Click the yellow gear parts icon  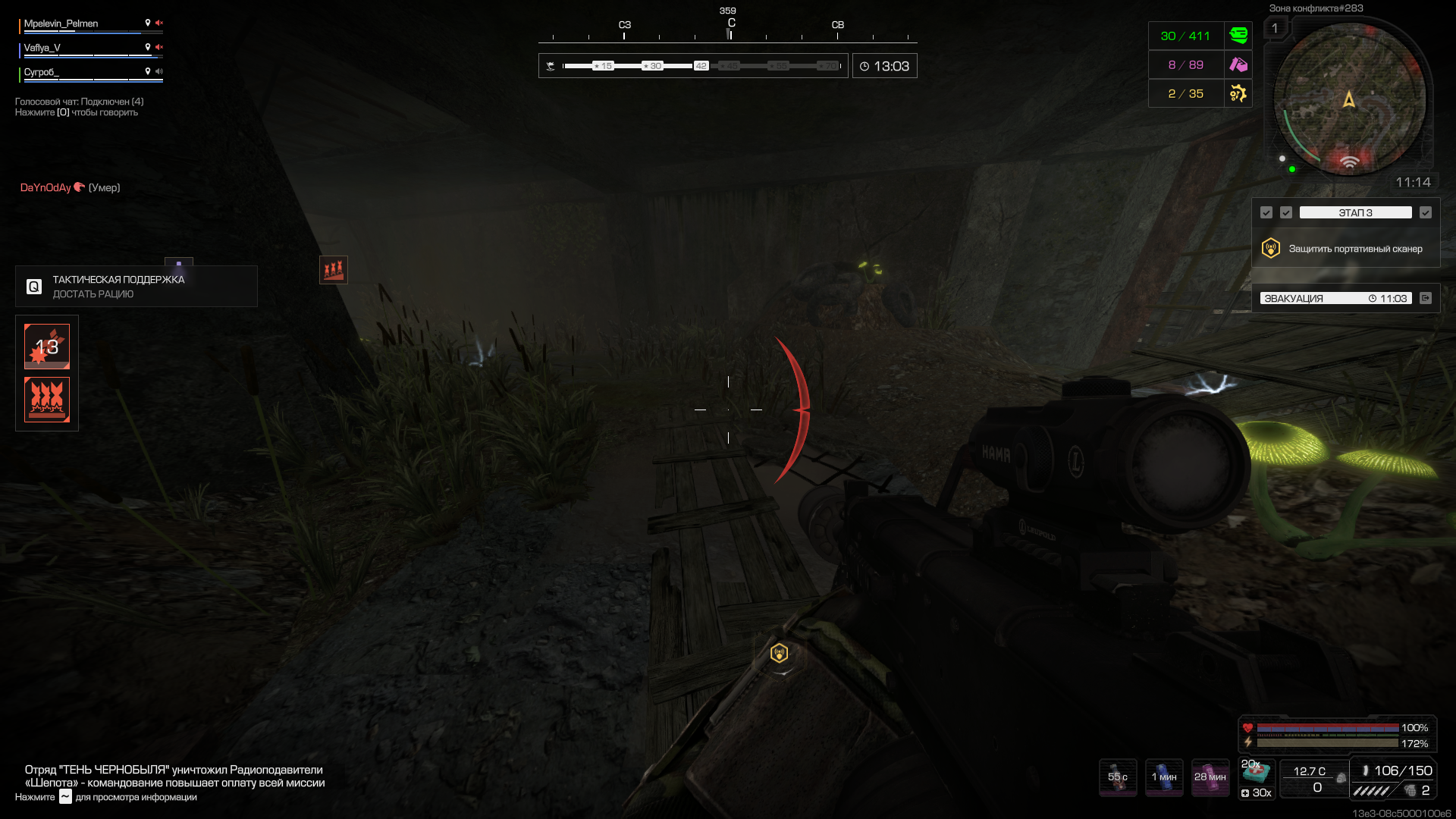pyautogui.click(x=1238, y=94)
